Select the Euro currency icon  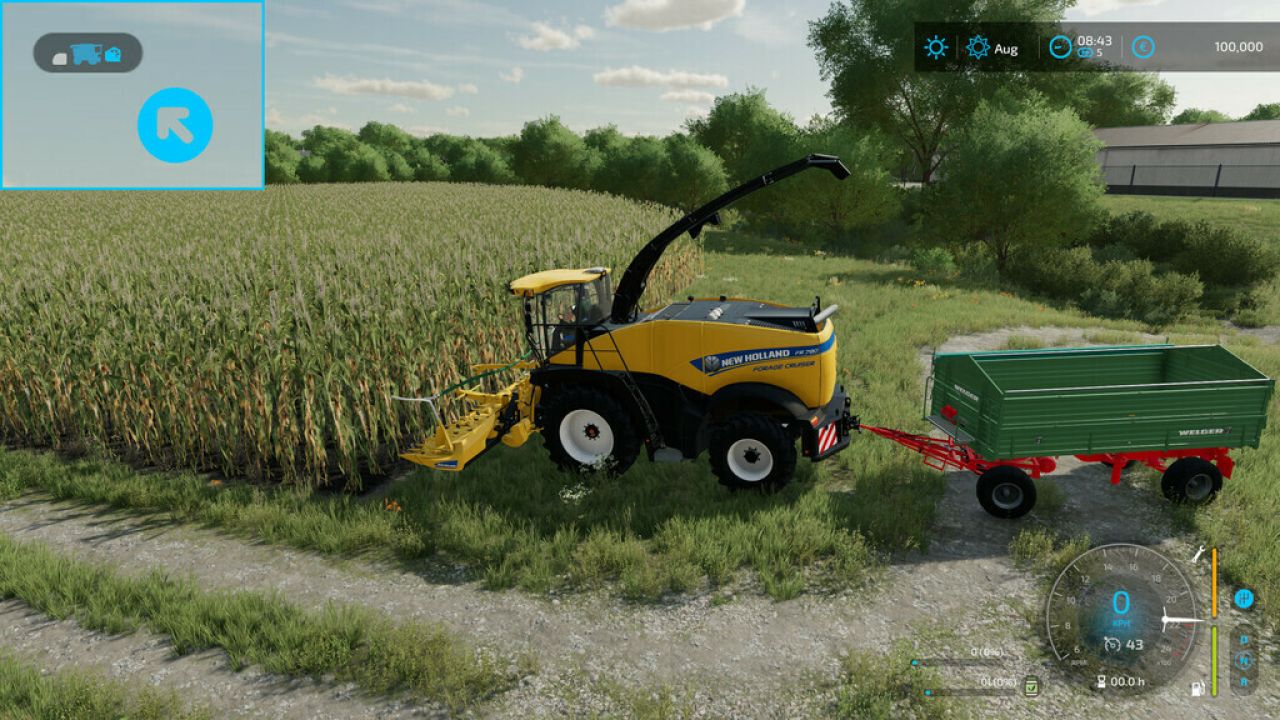1144,46
